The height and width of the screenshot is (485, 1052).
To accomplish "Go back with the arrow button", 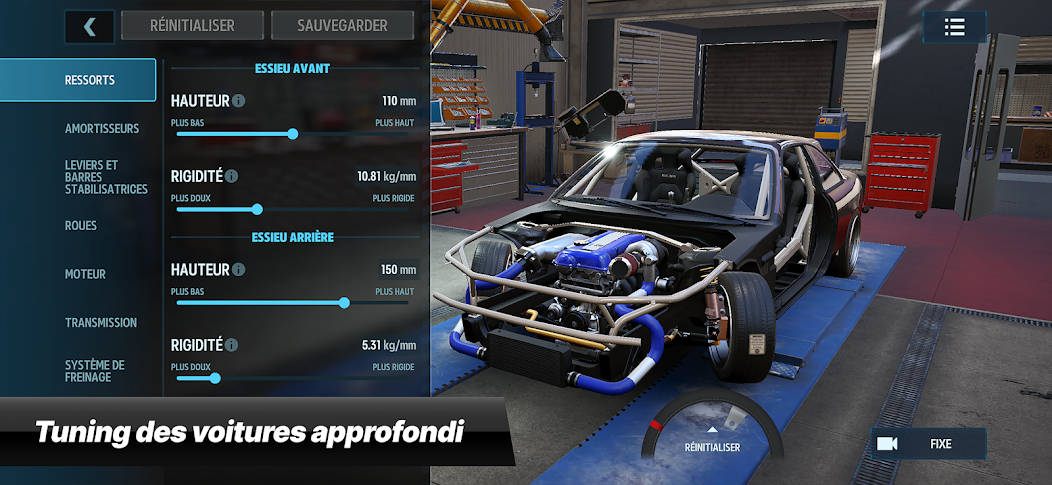I will pyautogui.click(x=89, y=26).
